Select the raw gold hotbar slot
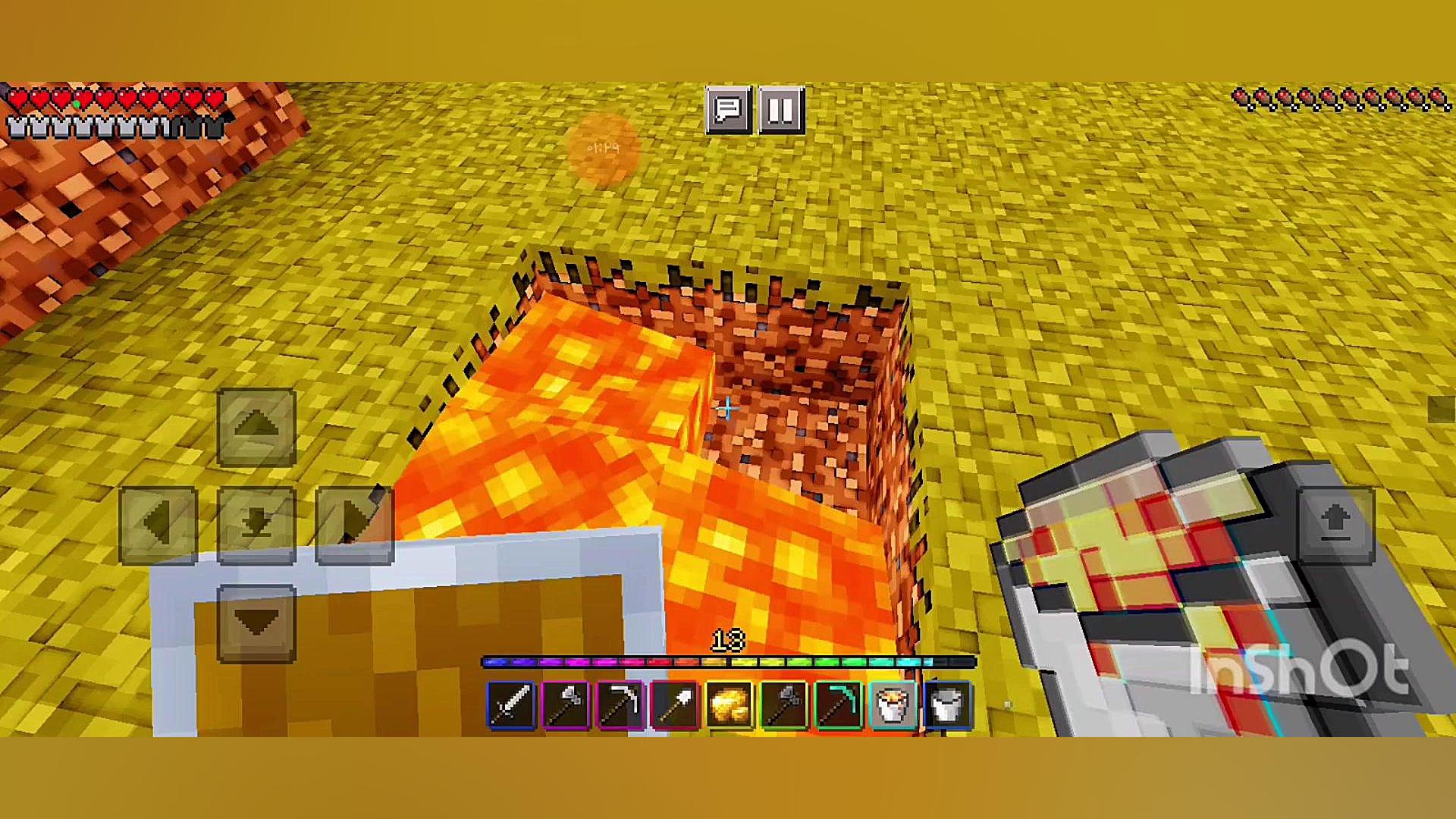The height and width of the screenshot is (819, 1456). pos(730,705)
